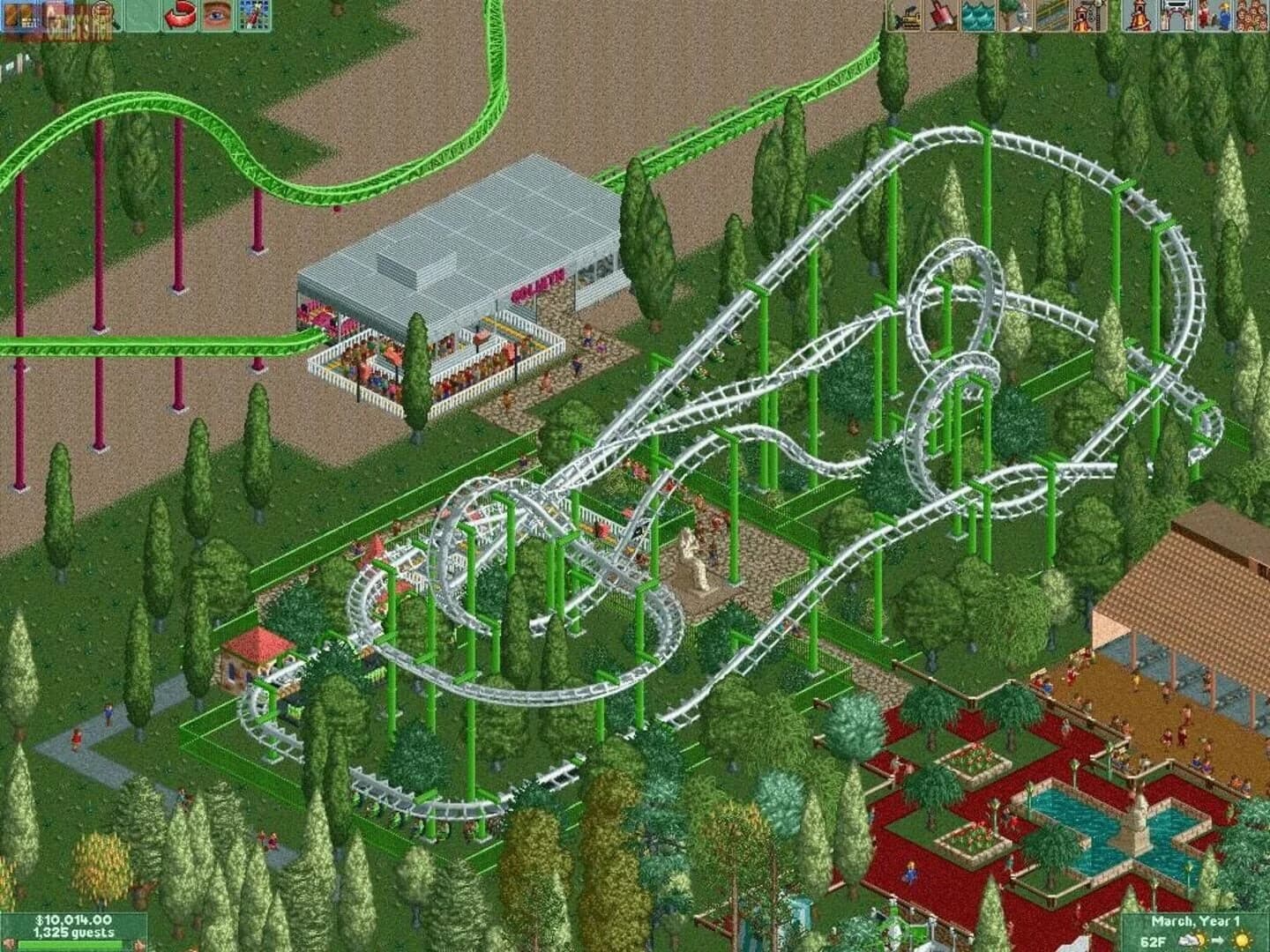Select the water level tool

tap(981, 15)
